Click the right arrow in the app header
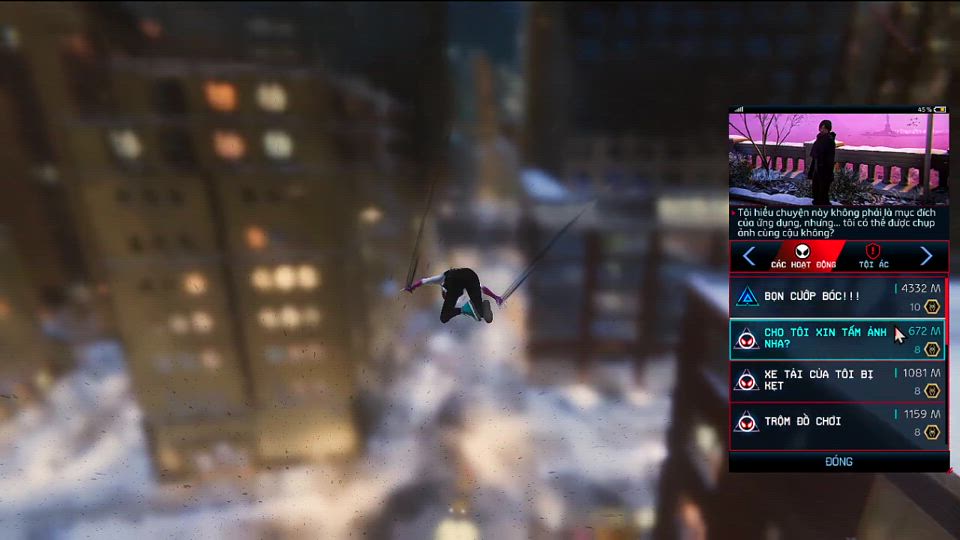 click(x=926, y=256)
